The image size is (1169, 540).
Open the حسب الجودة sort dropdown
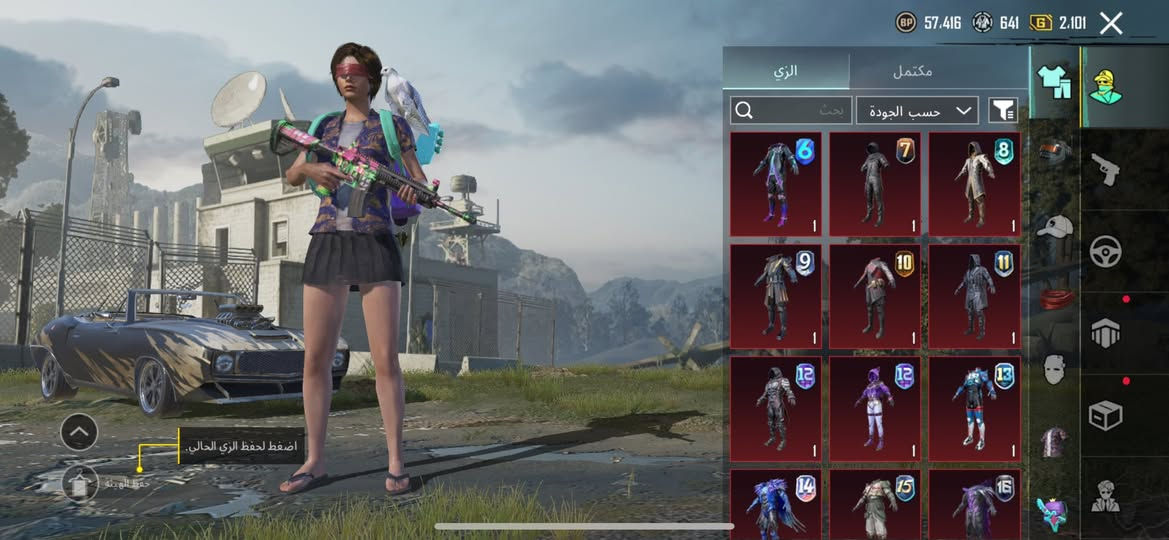point(917,110)
